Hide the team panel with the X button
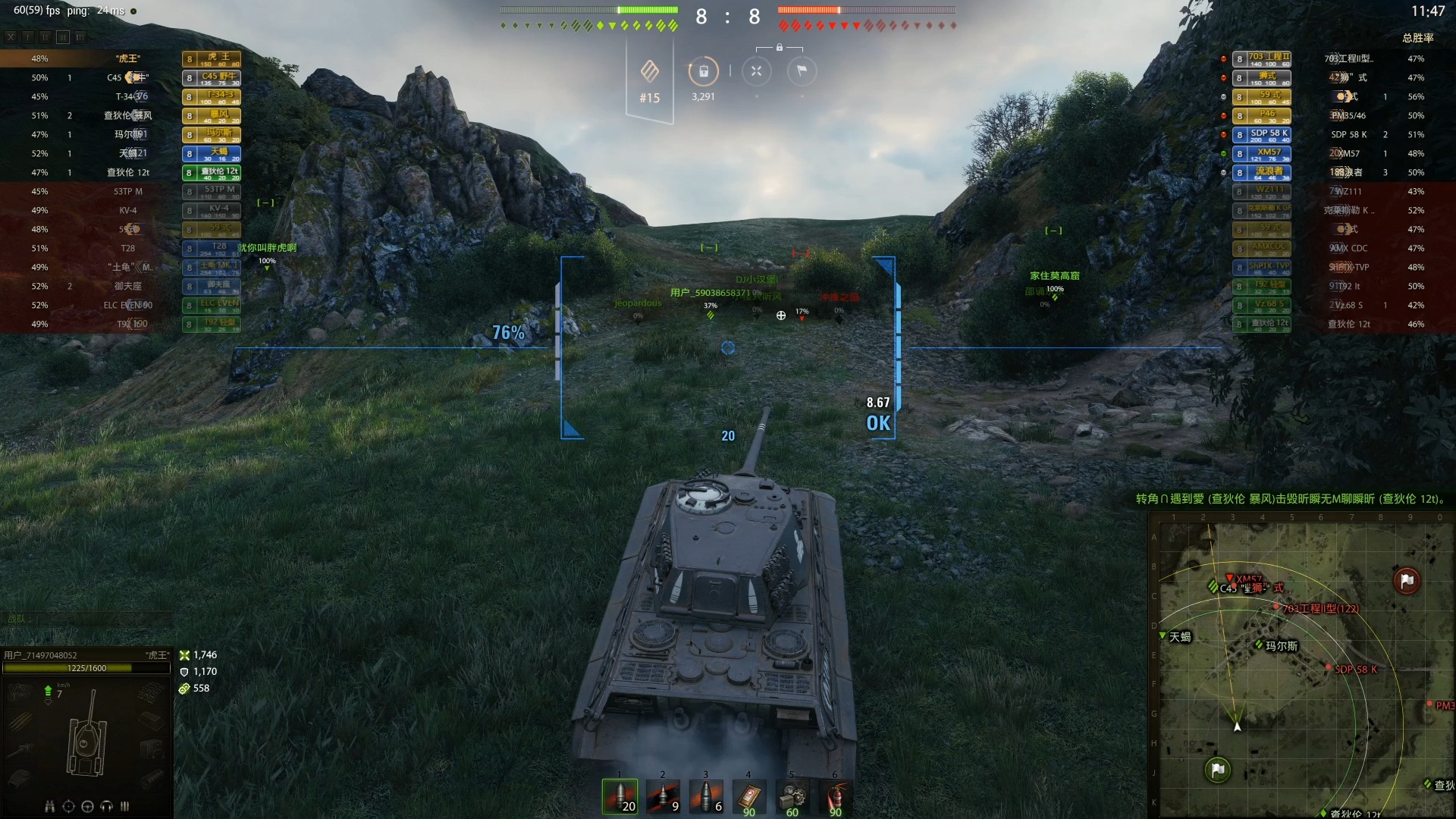 (11, 36)
